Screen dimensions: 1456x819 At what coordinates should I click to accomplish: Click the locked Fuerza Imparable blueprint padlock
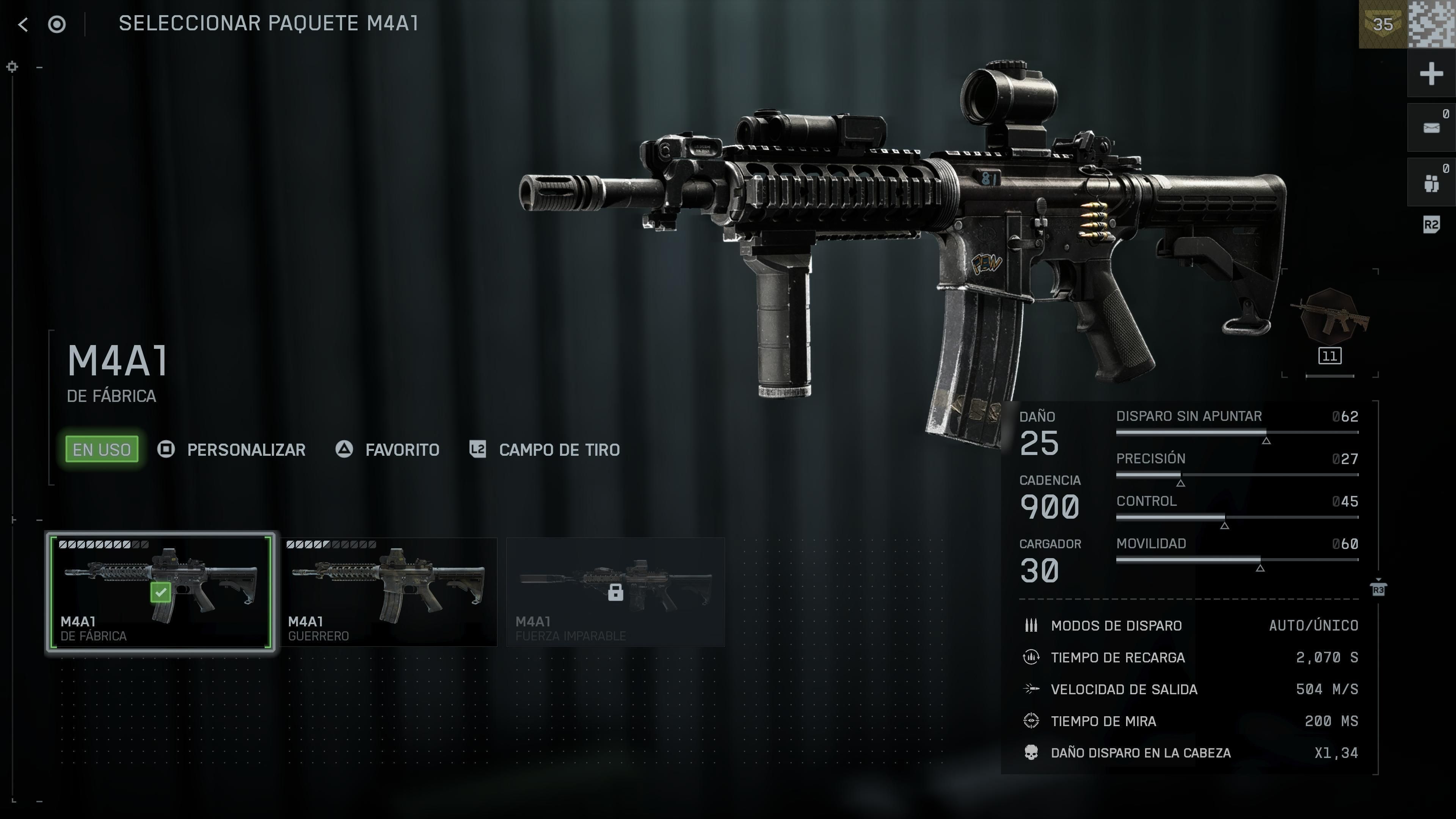point(615,592)
